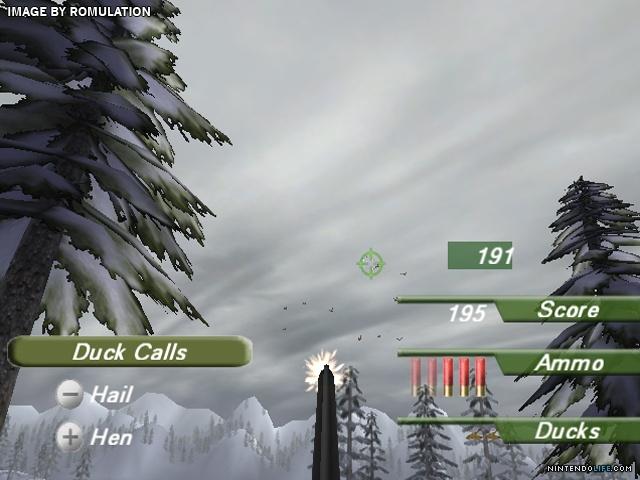640x480 pixels.
Task: Click the Duck Calls panel header
Action: [x=129, y=352]
